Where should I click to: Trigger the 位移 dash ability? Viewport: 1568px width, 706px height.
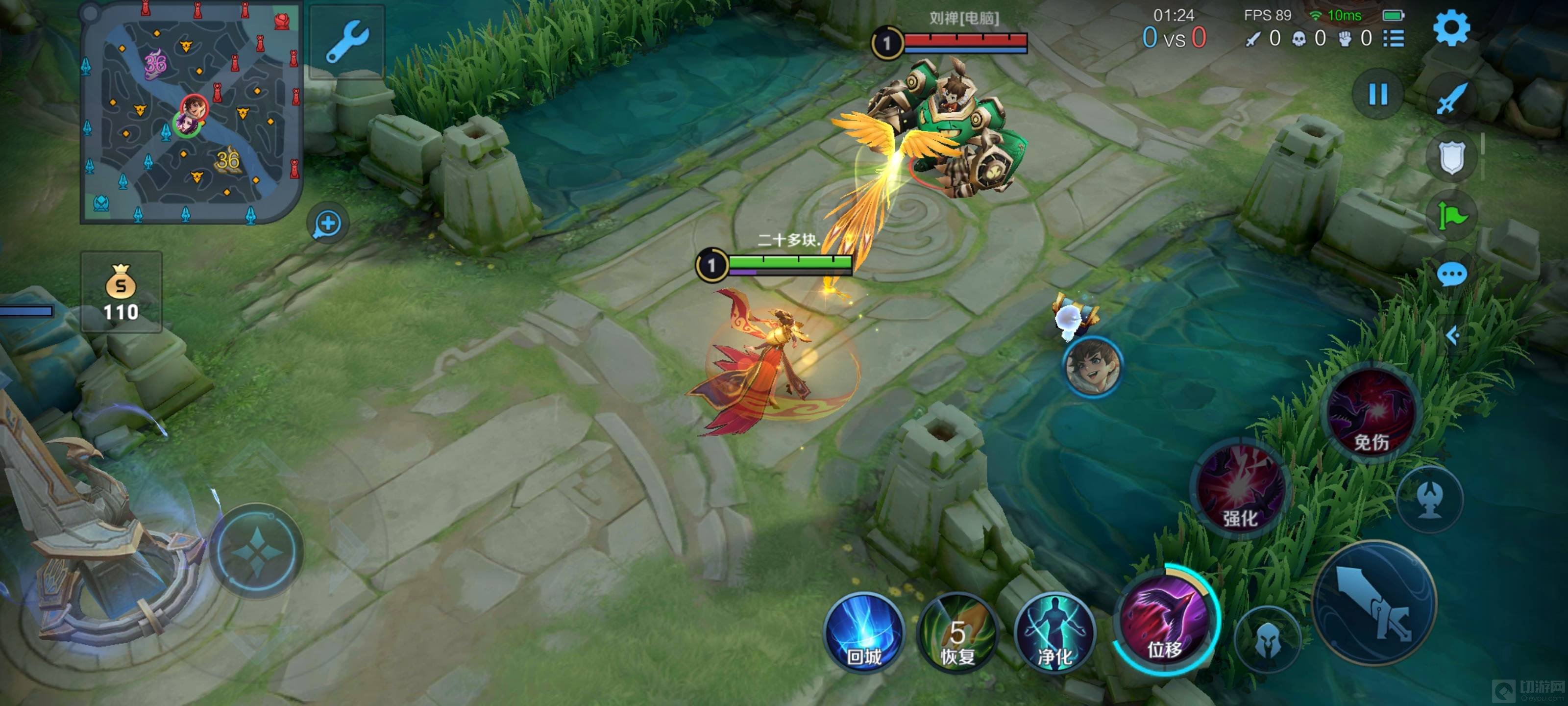[x=1165, y=621]
